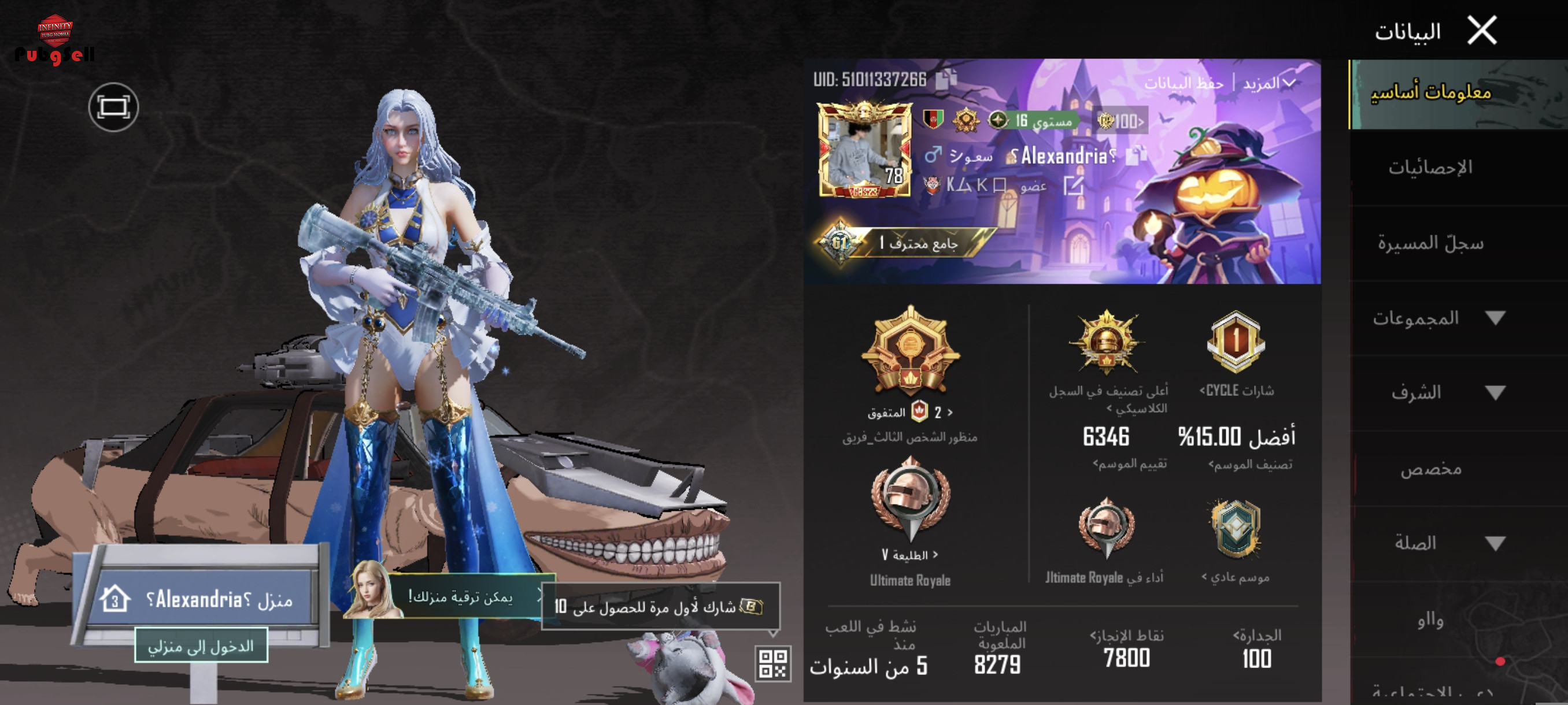Open the المزيد more dropdown
Screen dimensions: 1568x705
pyautogui.click(x=1268, y=83)
